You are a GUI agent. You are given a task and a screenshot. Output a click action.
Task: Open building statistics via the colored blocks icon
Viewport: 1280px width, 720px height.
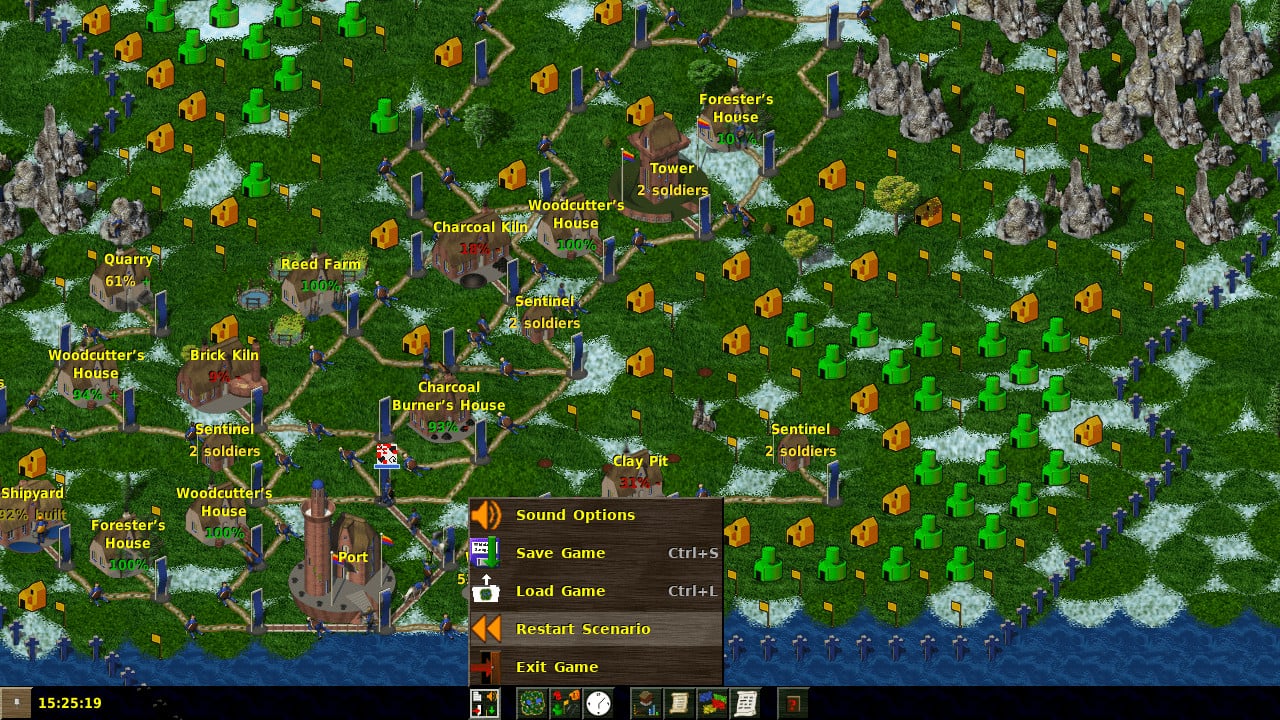click(x=712, y=703)
